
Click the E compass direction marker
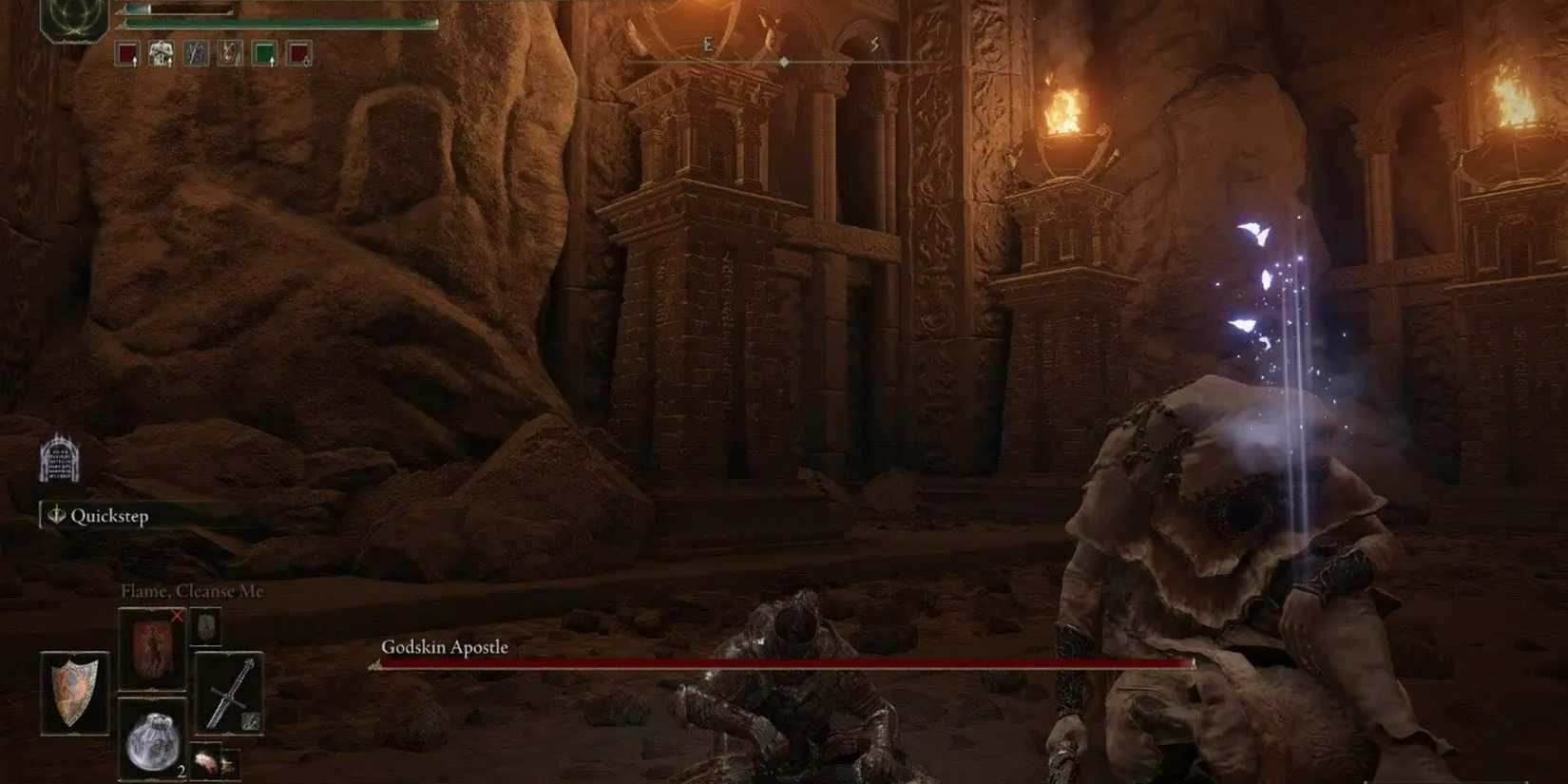(707, 42)
